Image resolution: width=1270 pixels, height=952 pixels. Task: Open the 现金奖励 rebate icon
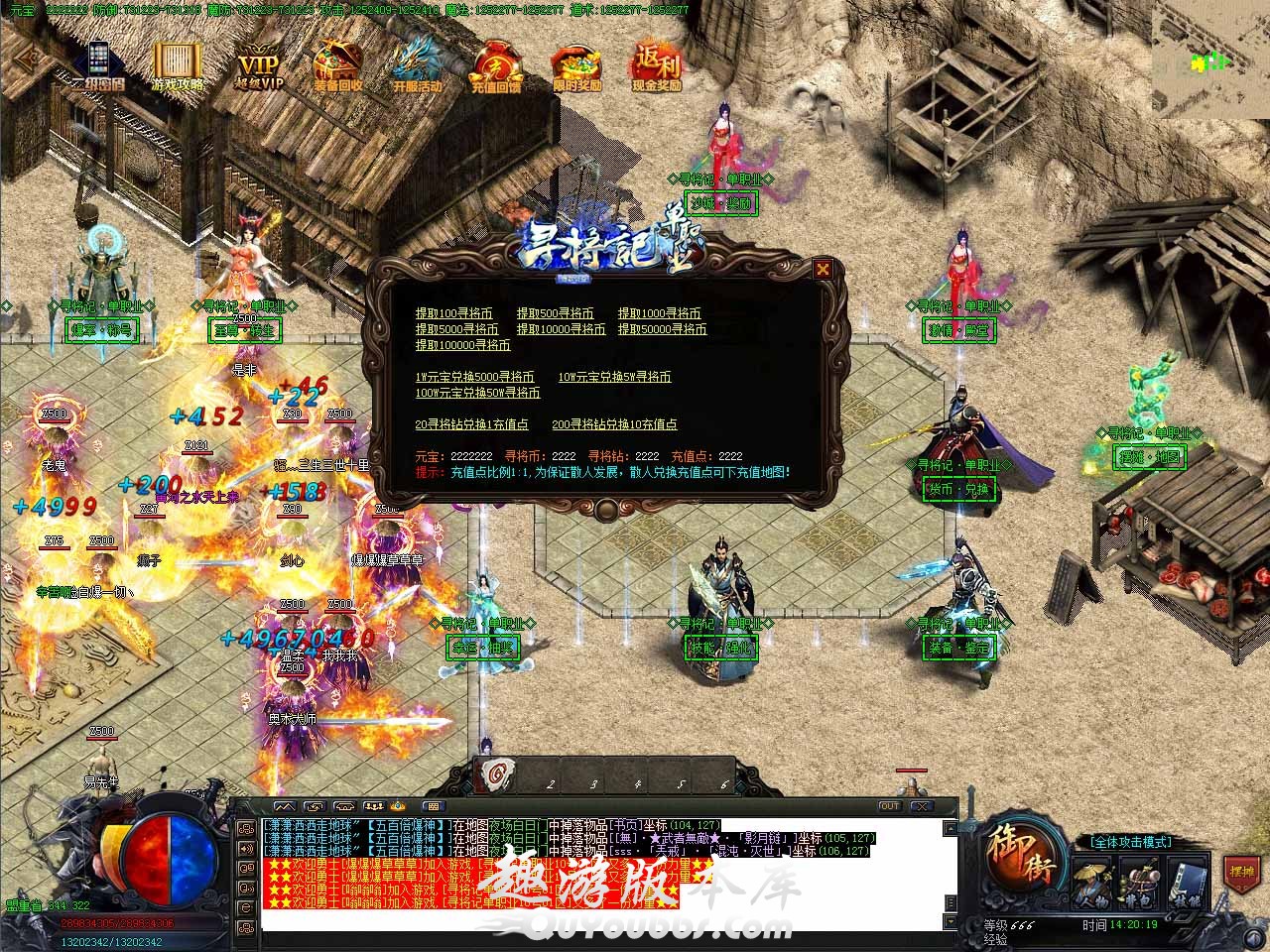point(657,65)
